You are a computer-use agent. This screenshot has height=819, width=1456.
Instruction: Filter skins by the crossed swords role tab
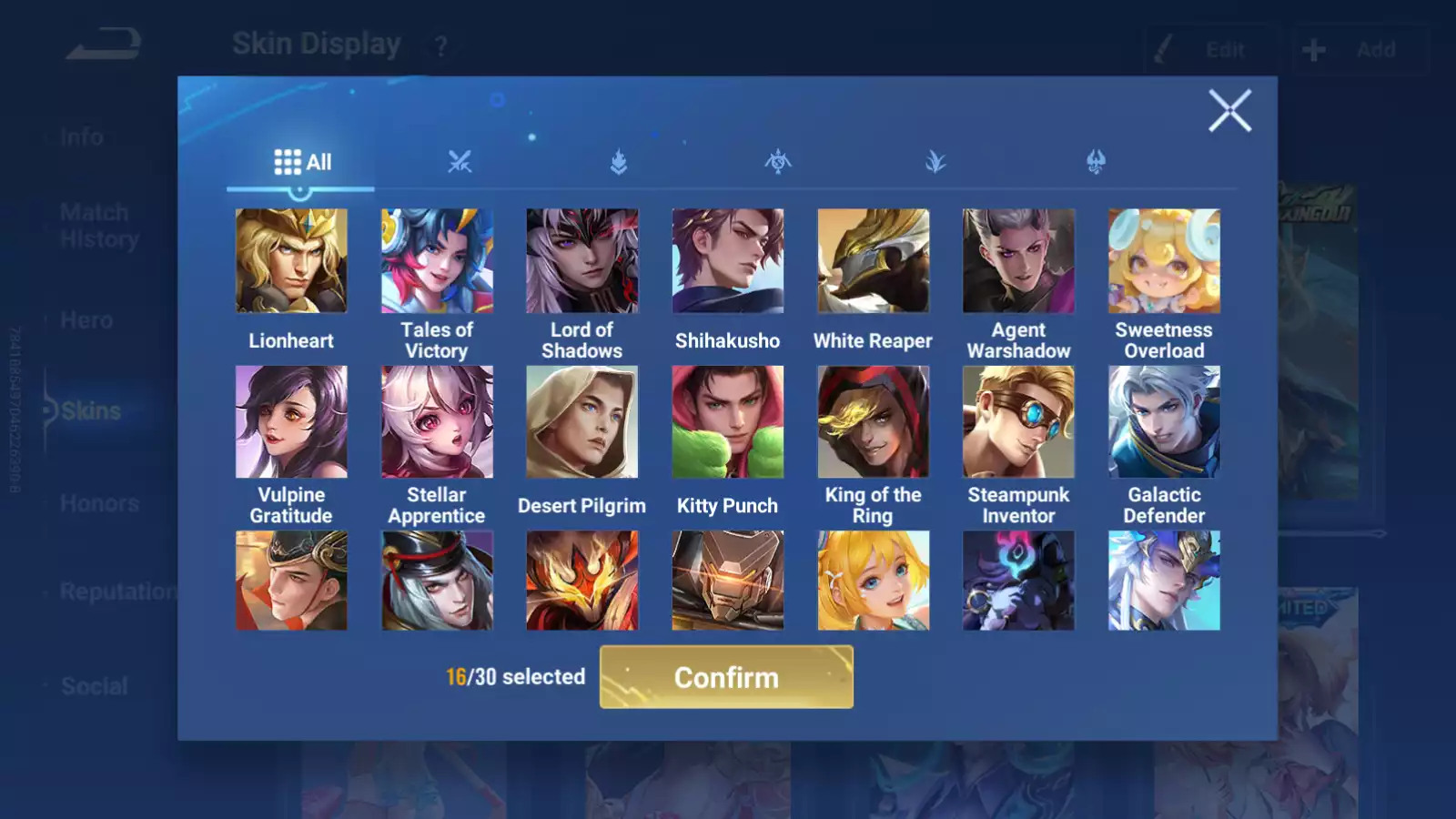point(460,163)
